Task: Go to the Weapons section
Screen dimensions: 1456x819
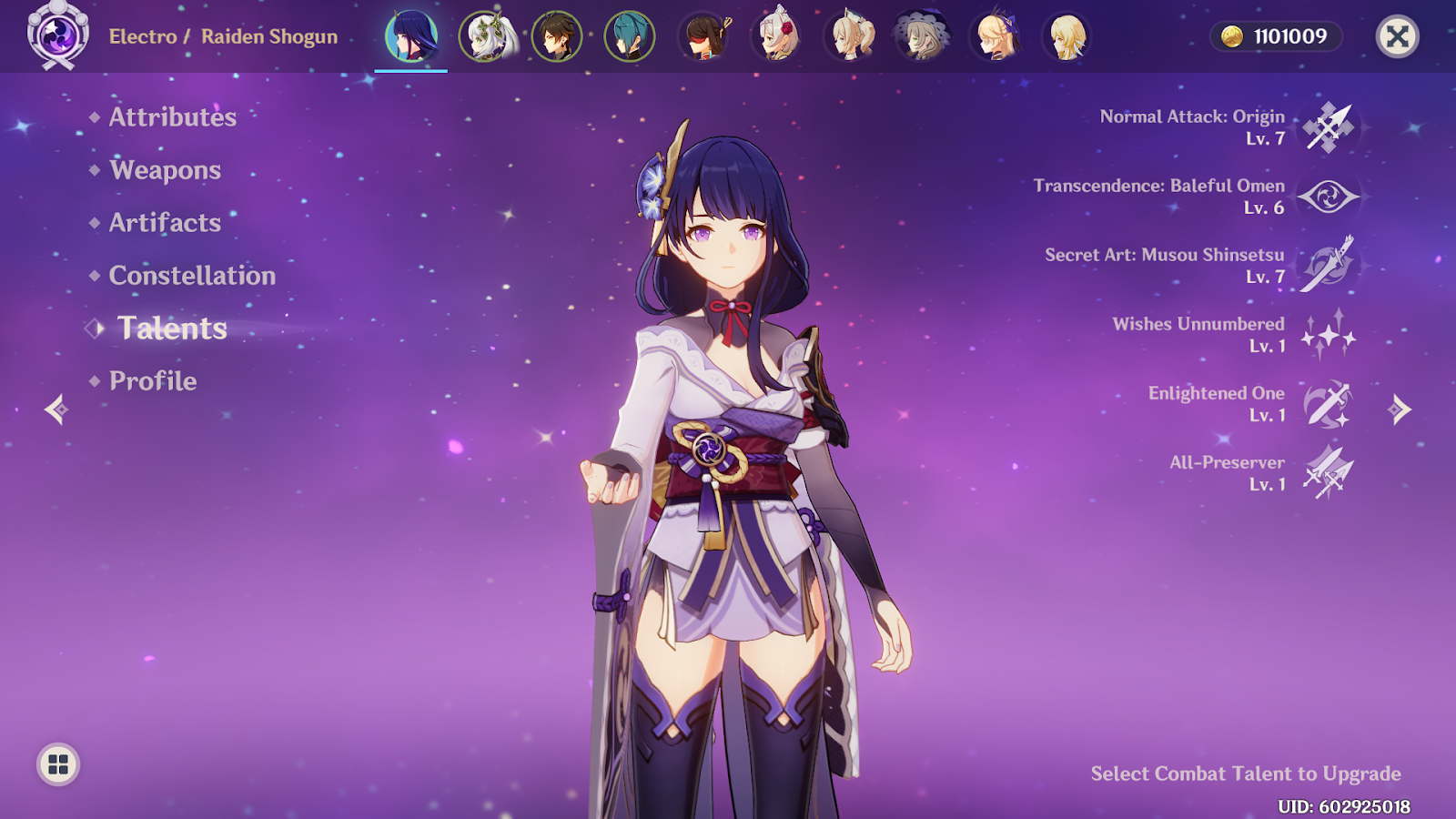Action: coord(165,170)
